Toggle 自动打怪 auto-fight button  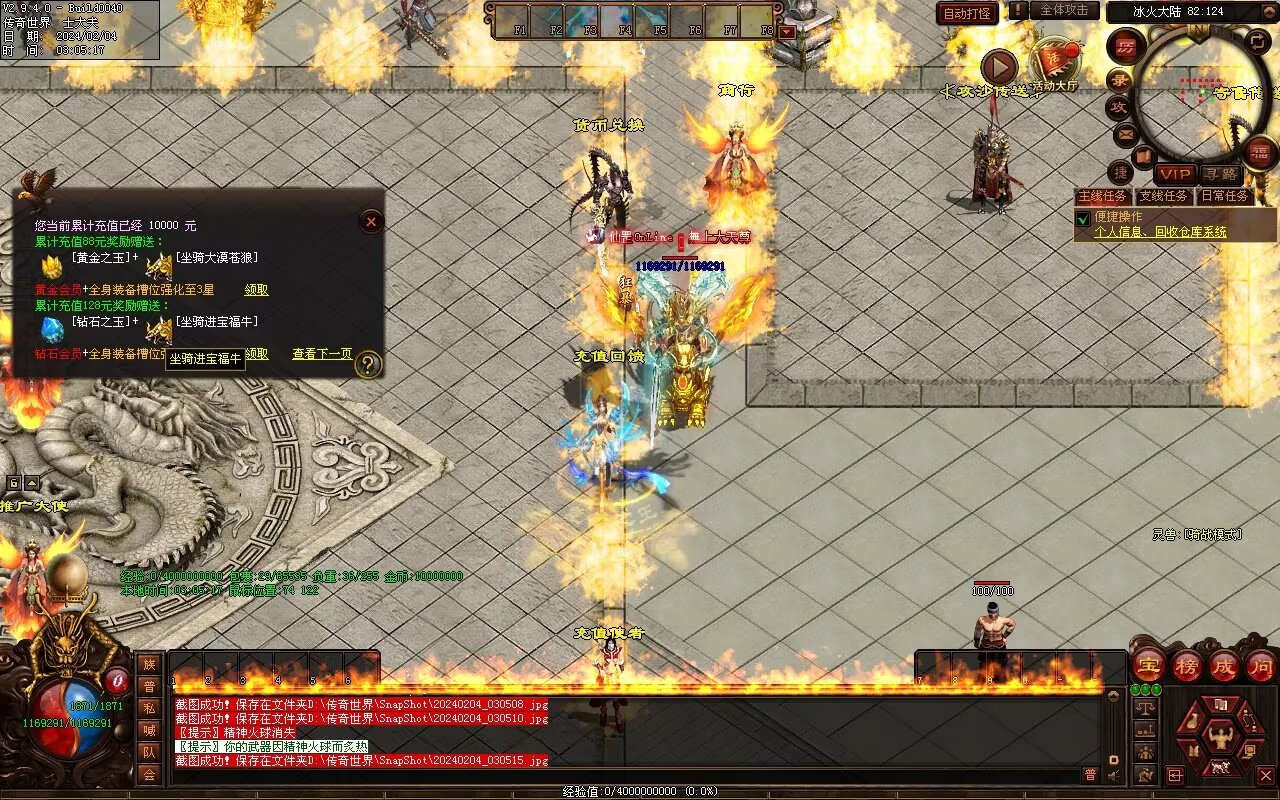point(967,14)
